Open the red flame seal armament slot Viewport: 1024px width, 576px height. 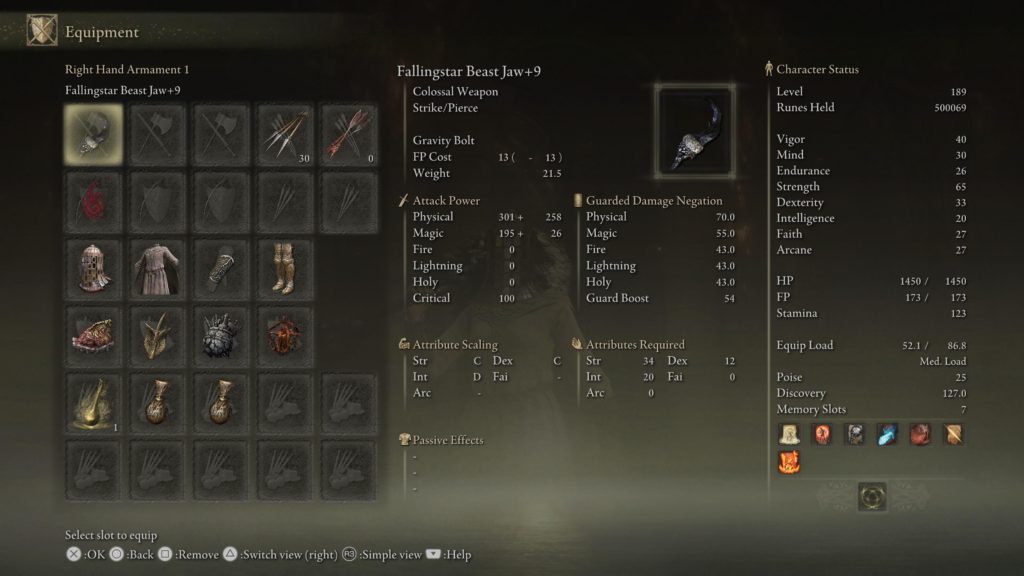click(94, 200)
